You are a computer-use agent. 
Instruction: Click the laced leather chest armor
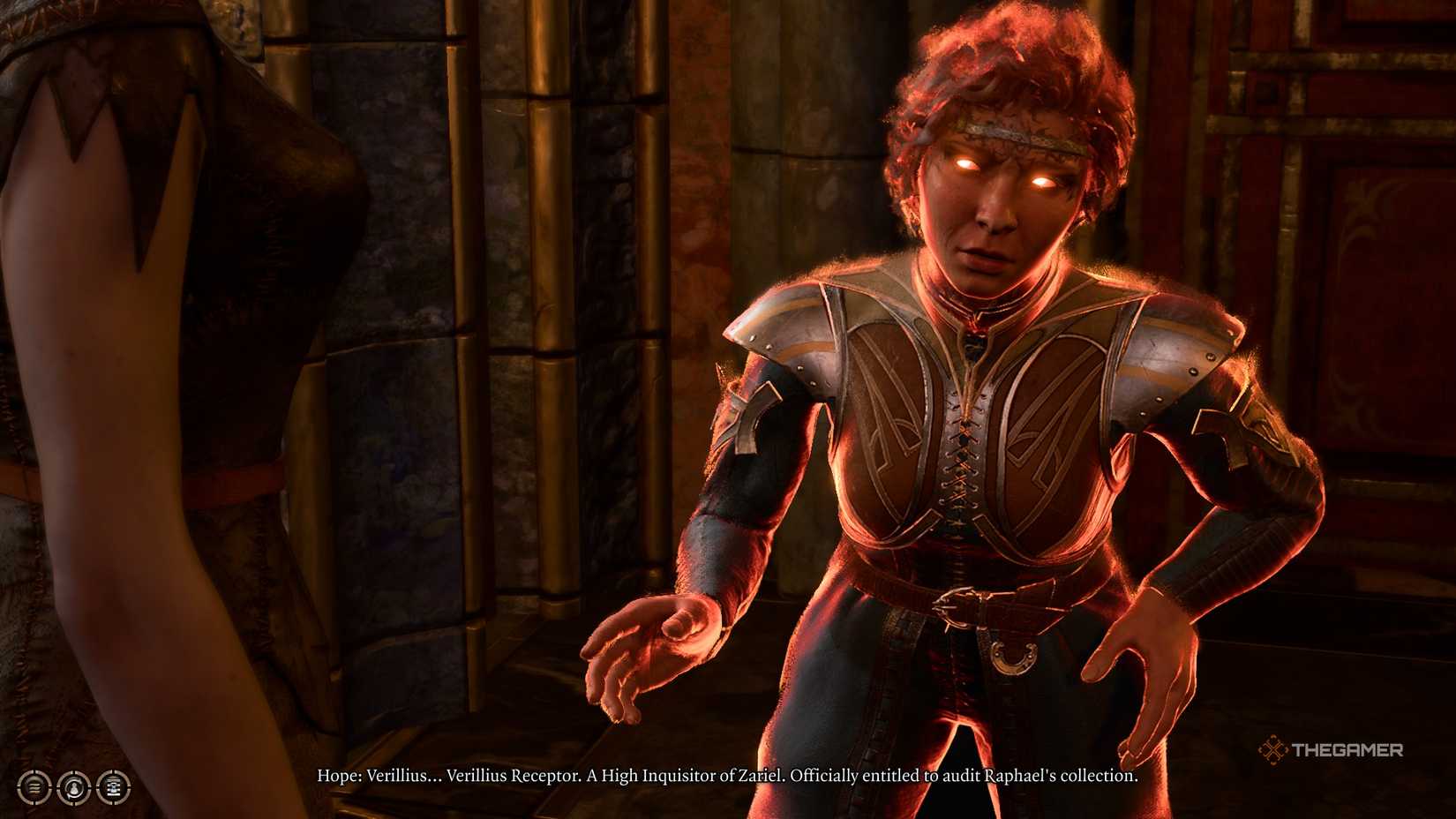tap(962, 459)
